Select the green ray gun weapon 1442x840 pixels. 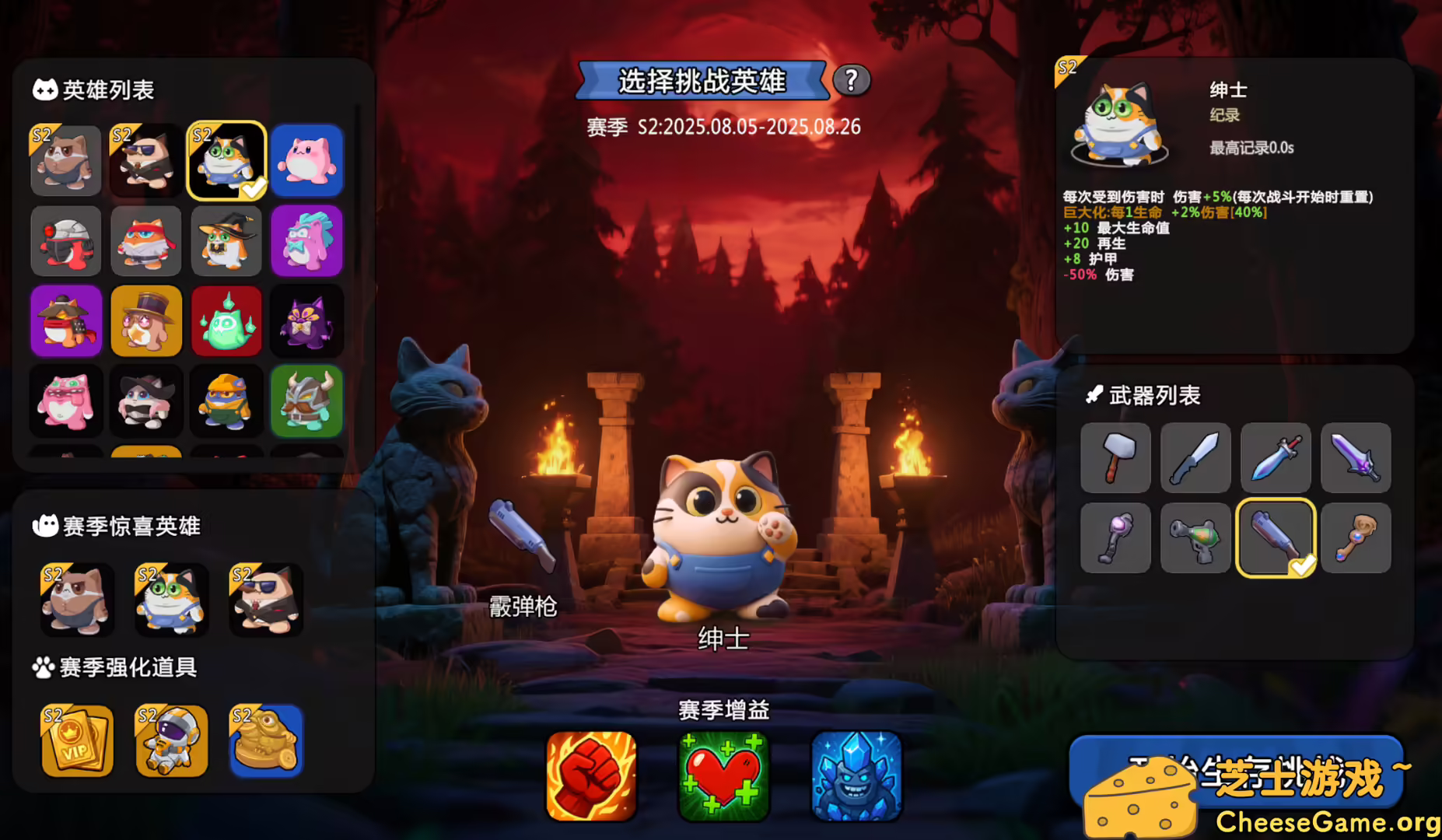(1195, 538)
